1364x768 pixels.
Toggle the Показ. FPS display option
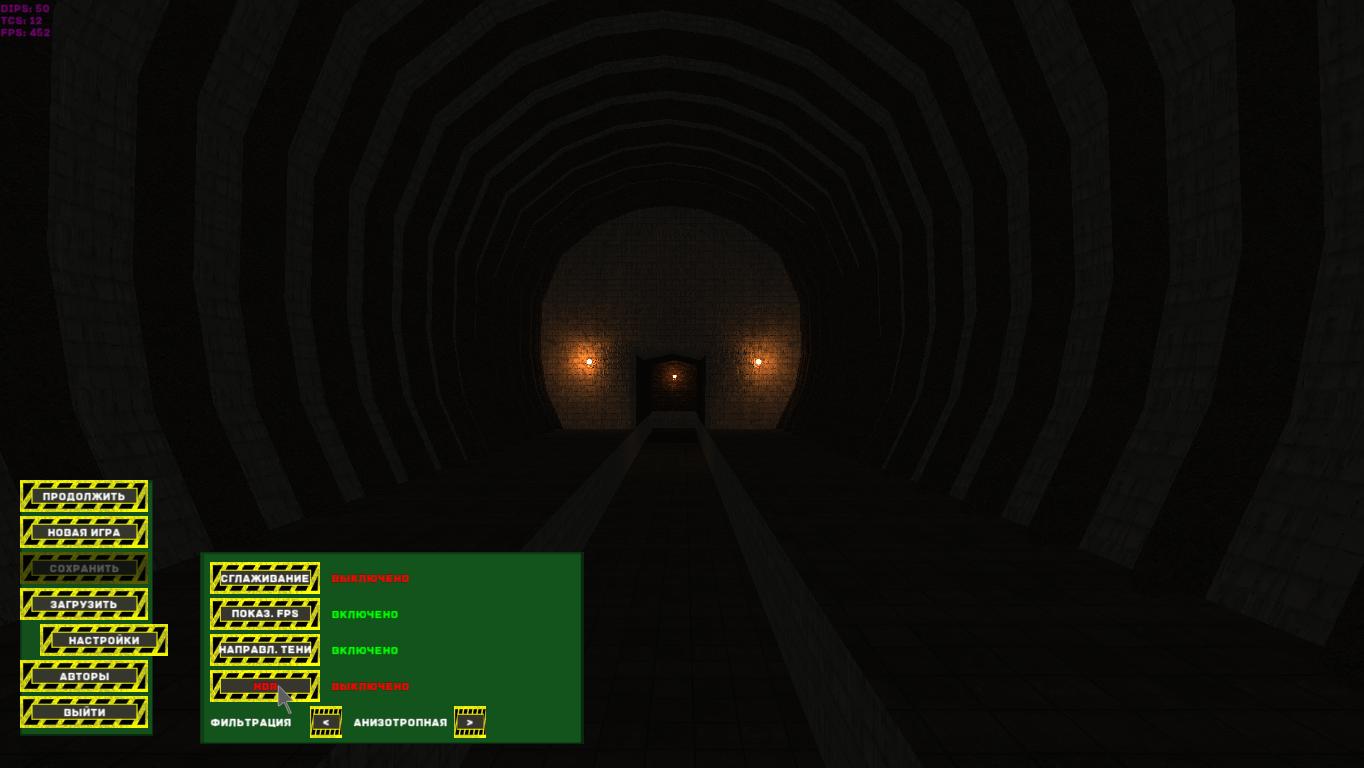coord(265,614)
